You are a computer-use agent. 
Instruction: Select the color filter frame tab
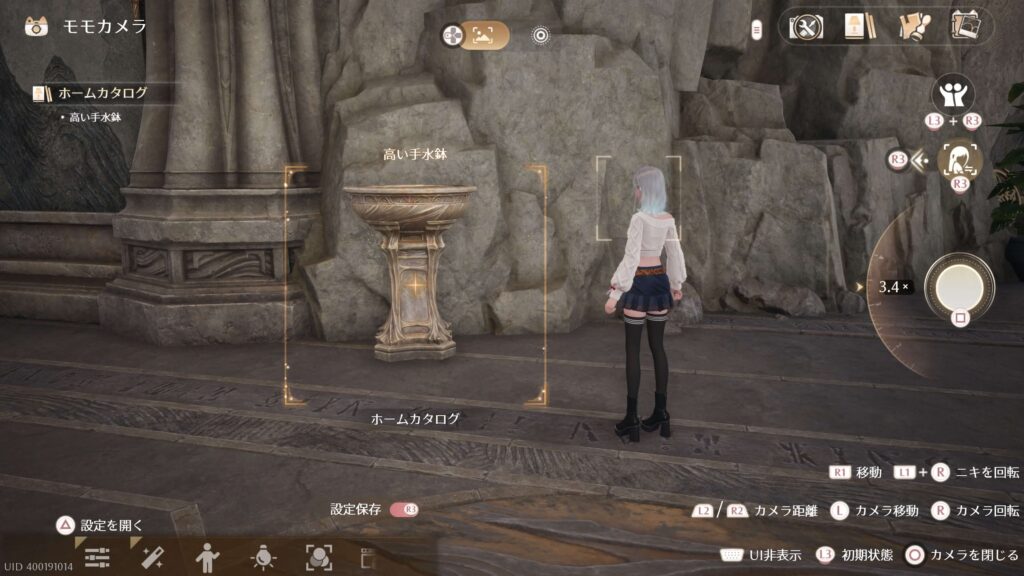319,557
